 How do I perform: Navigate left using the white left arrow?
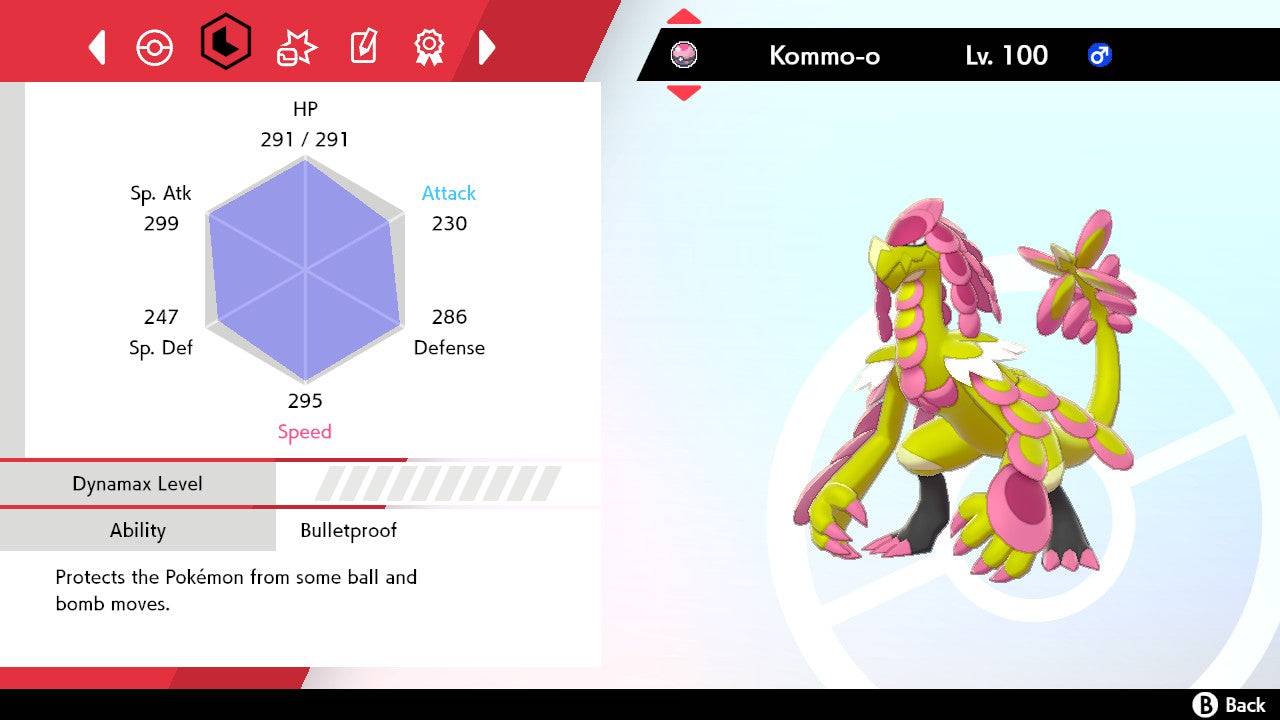coord(96,46)
